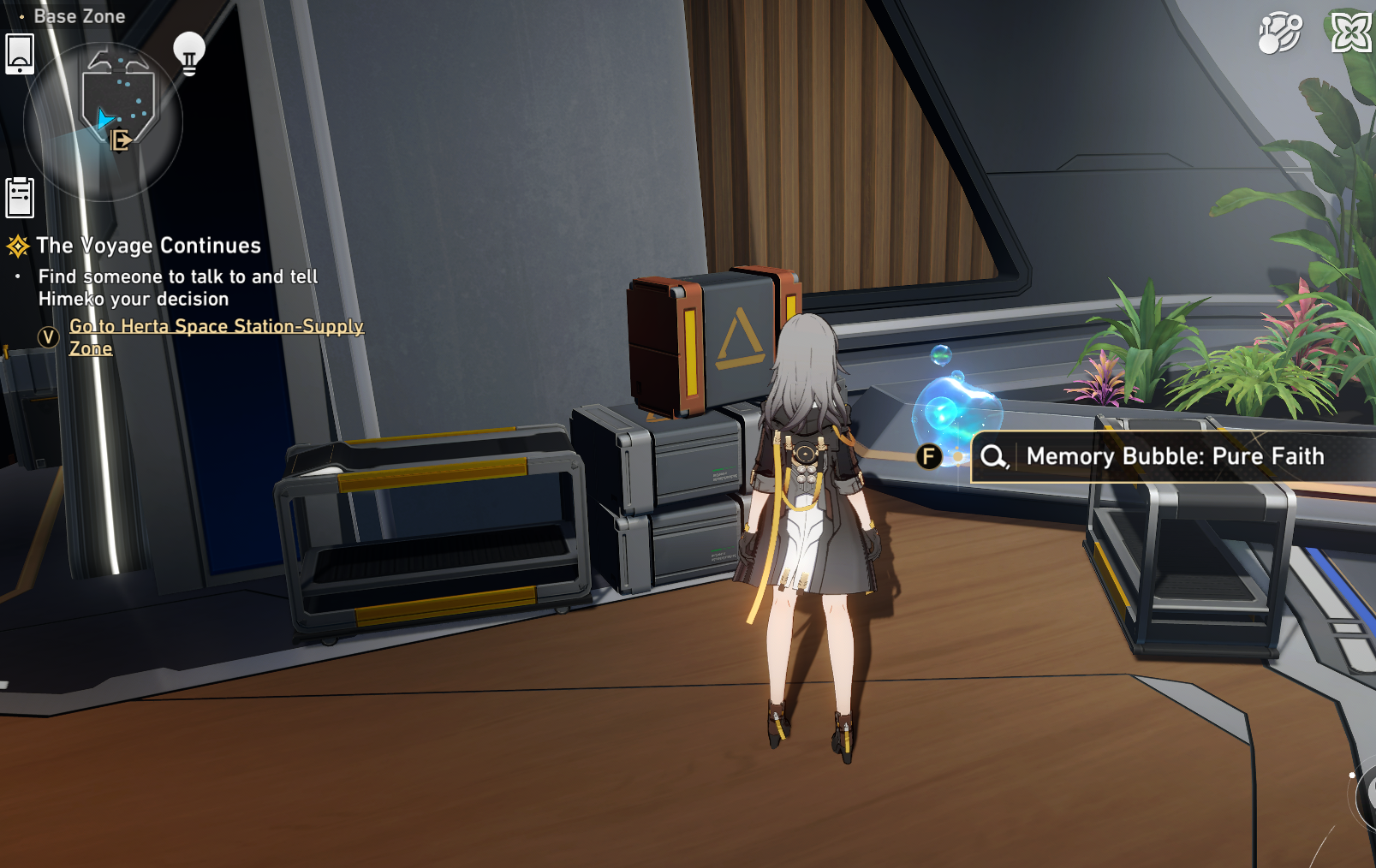This screenshot has height=868, width=1376.
Task: Click the magnifier icon in the interact prompt
Action: [x=993, y=457]
